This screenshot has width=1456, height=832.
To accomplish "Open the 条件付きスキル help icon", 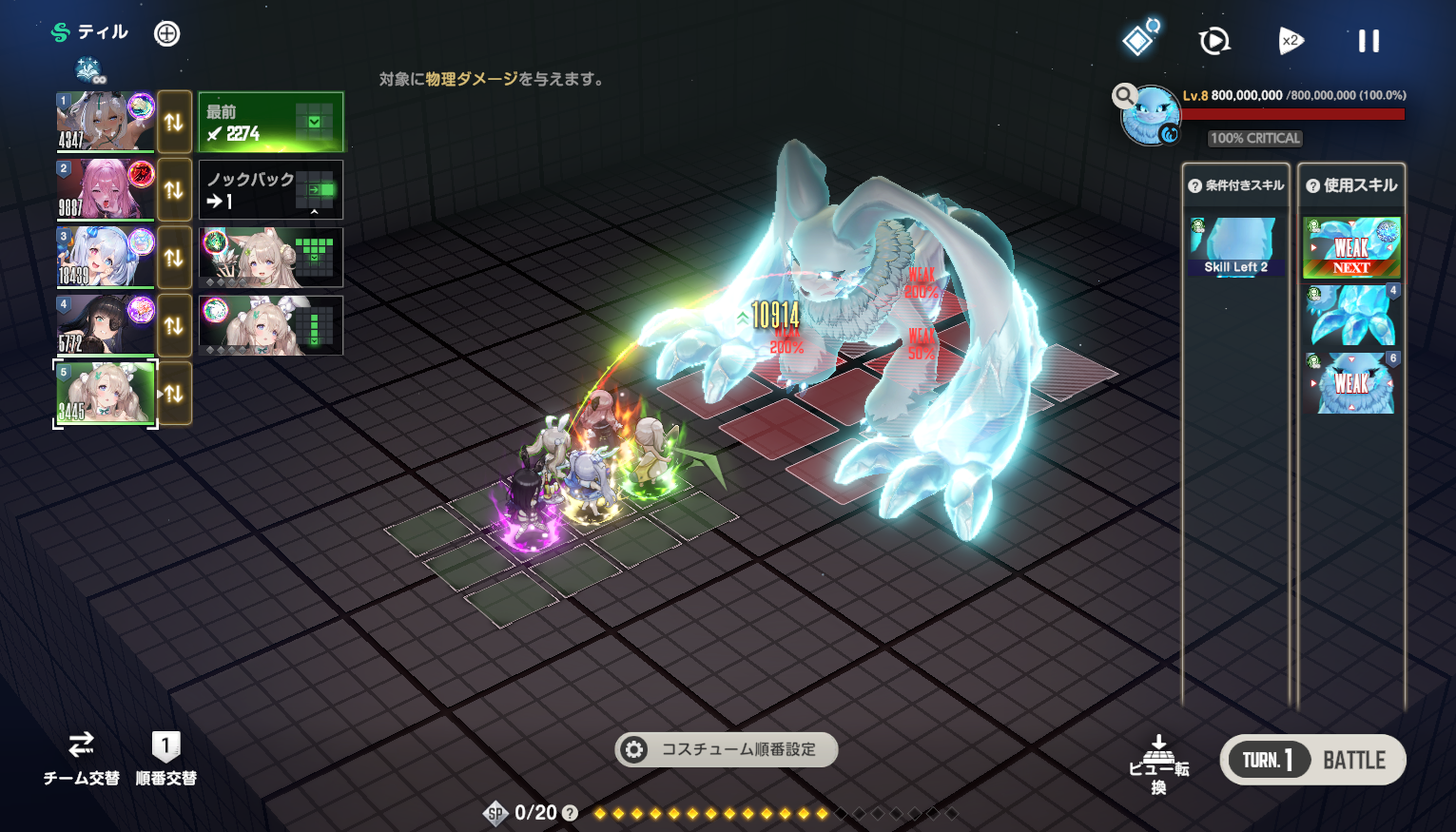I will point(1194,186).
